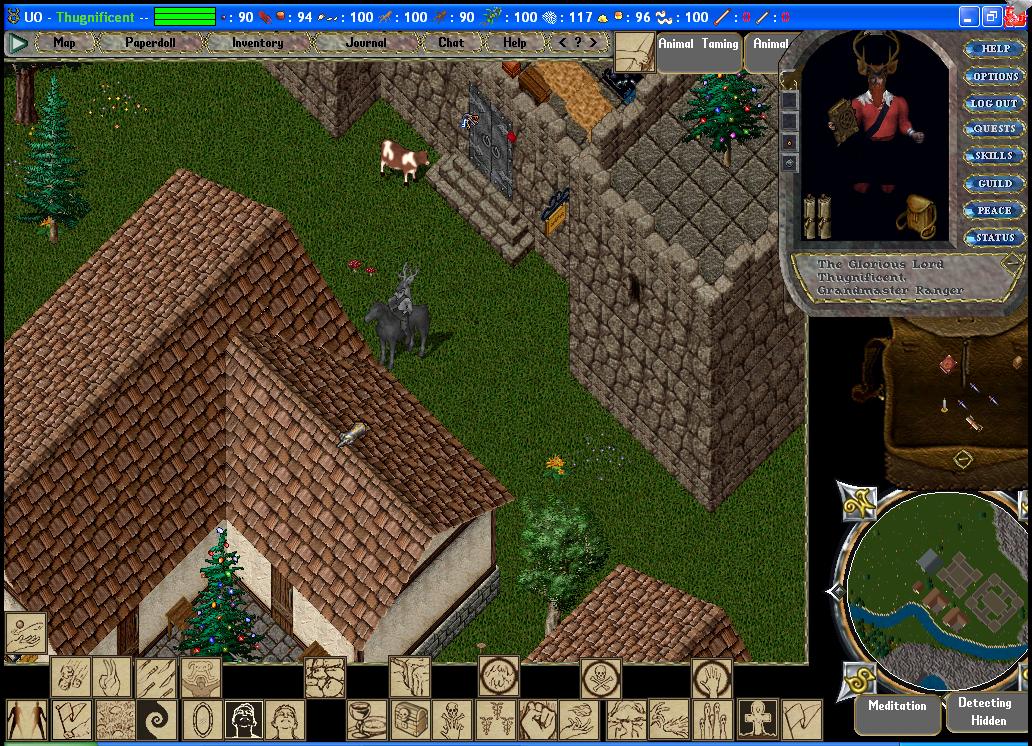The image size is (1032, 746).
Task: Toggle the PEACE mode button
Action: point(993,210)
